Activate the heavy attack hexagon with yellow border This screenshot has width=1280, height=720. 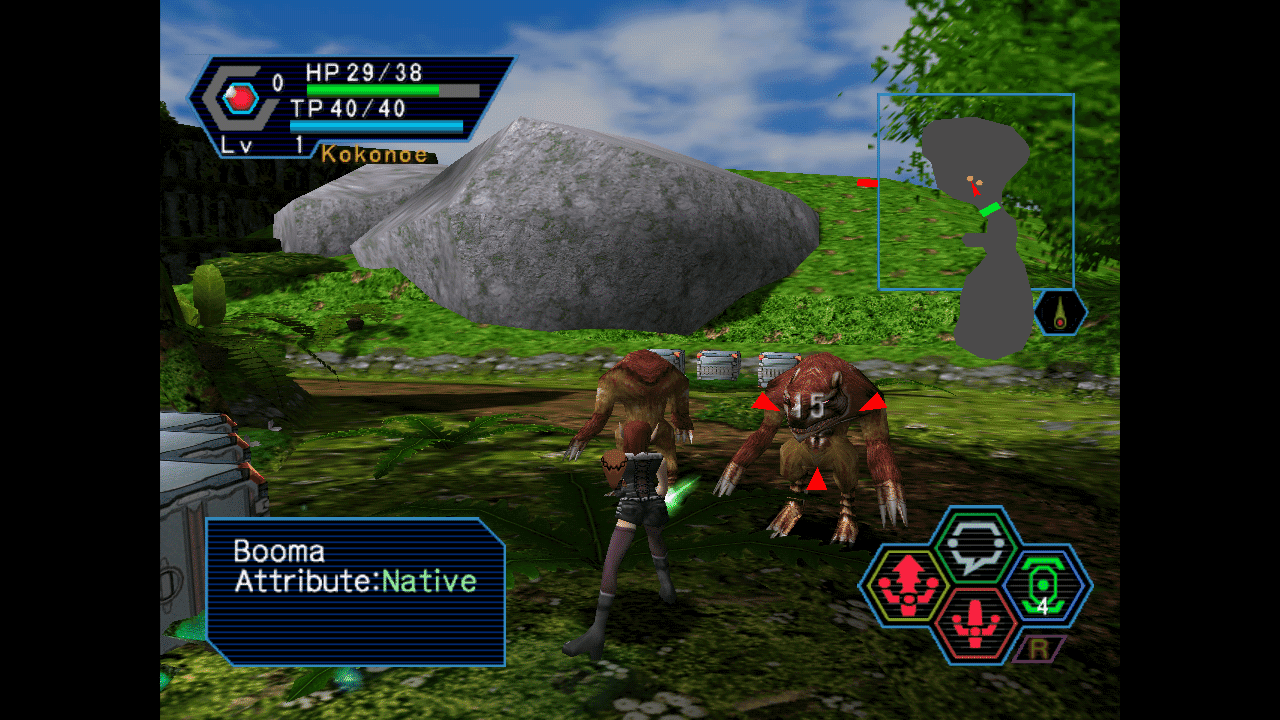[x=909, y=585]
